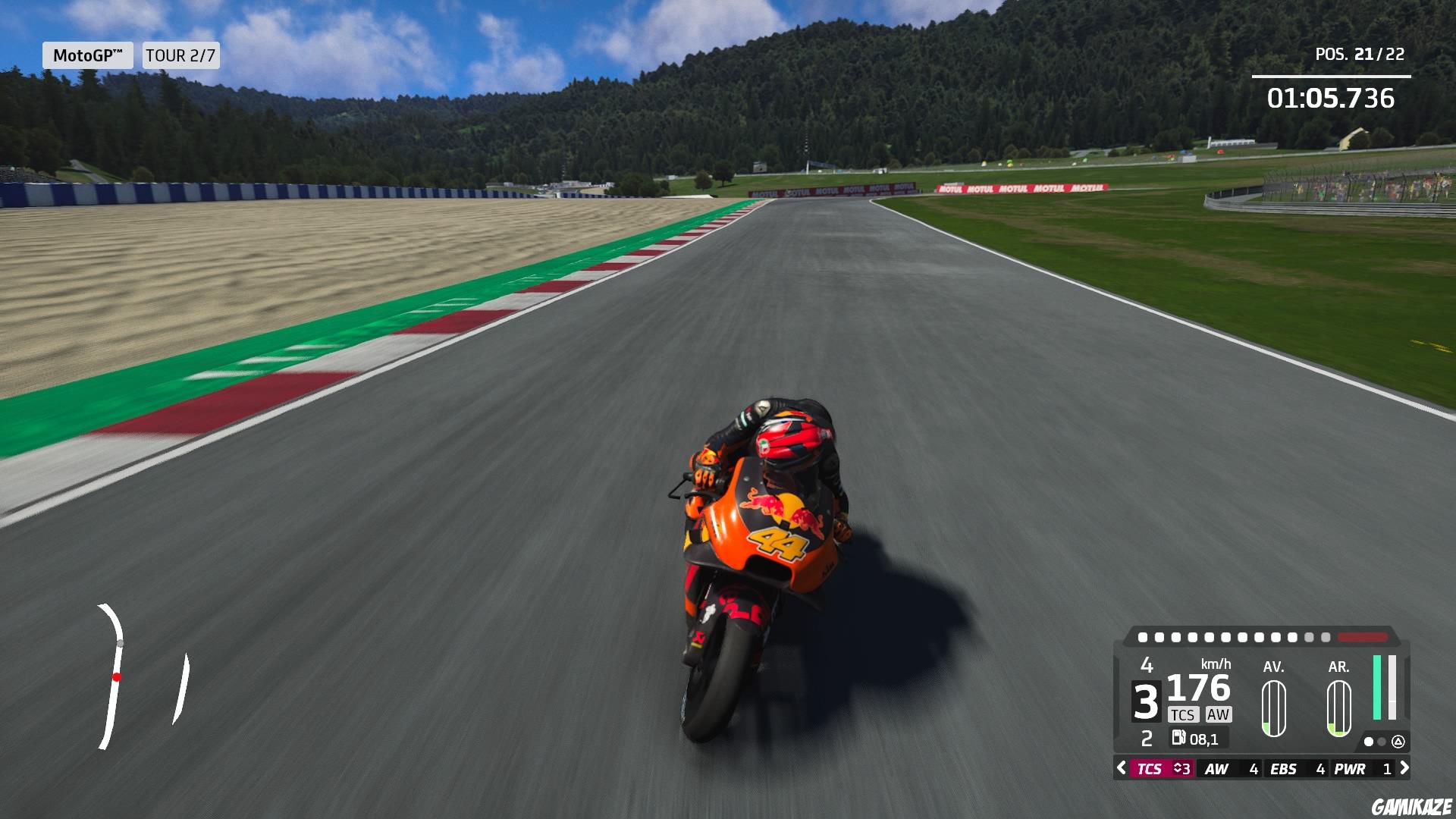Select the AW status badge under the speedometer
The image size is (1456, 819).
(1219, 714)
